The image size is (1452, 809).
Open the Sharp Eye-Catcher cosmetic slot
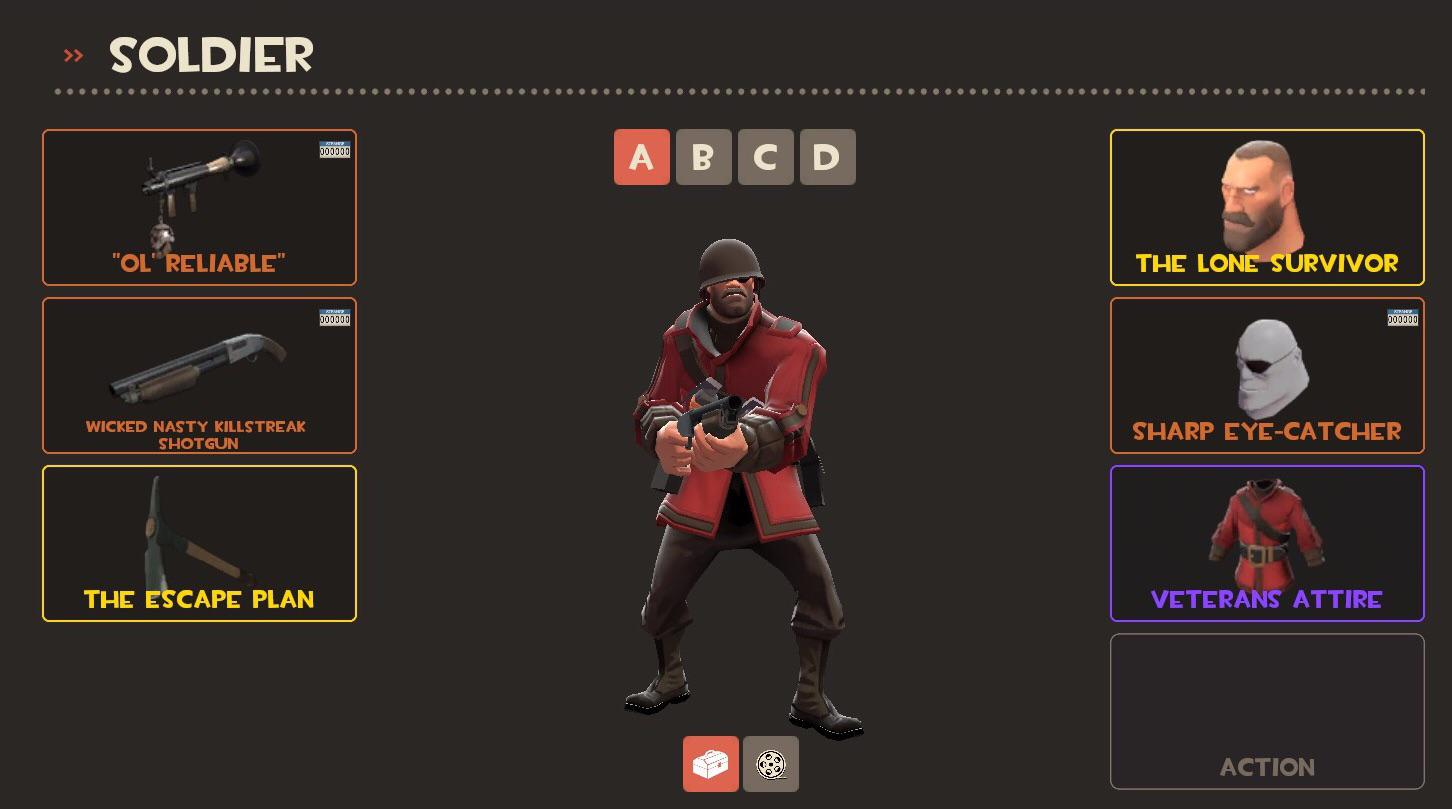click(1267, 375)
